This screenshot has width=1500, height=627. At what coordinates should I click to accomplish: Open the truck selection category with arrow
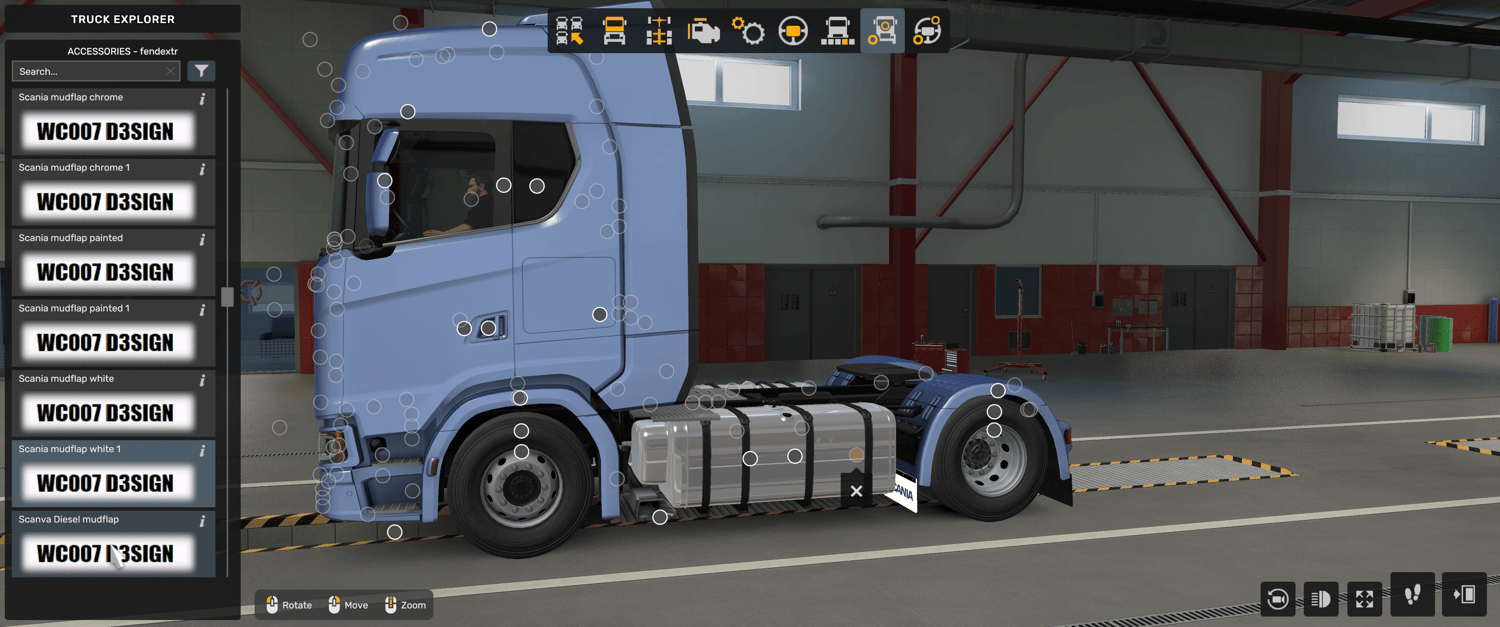pos(570,31)
